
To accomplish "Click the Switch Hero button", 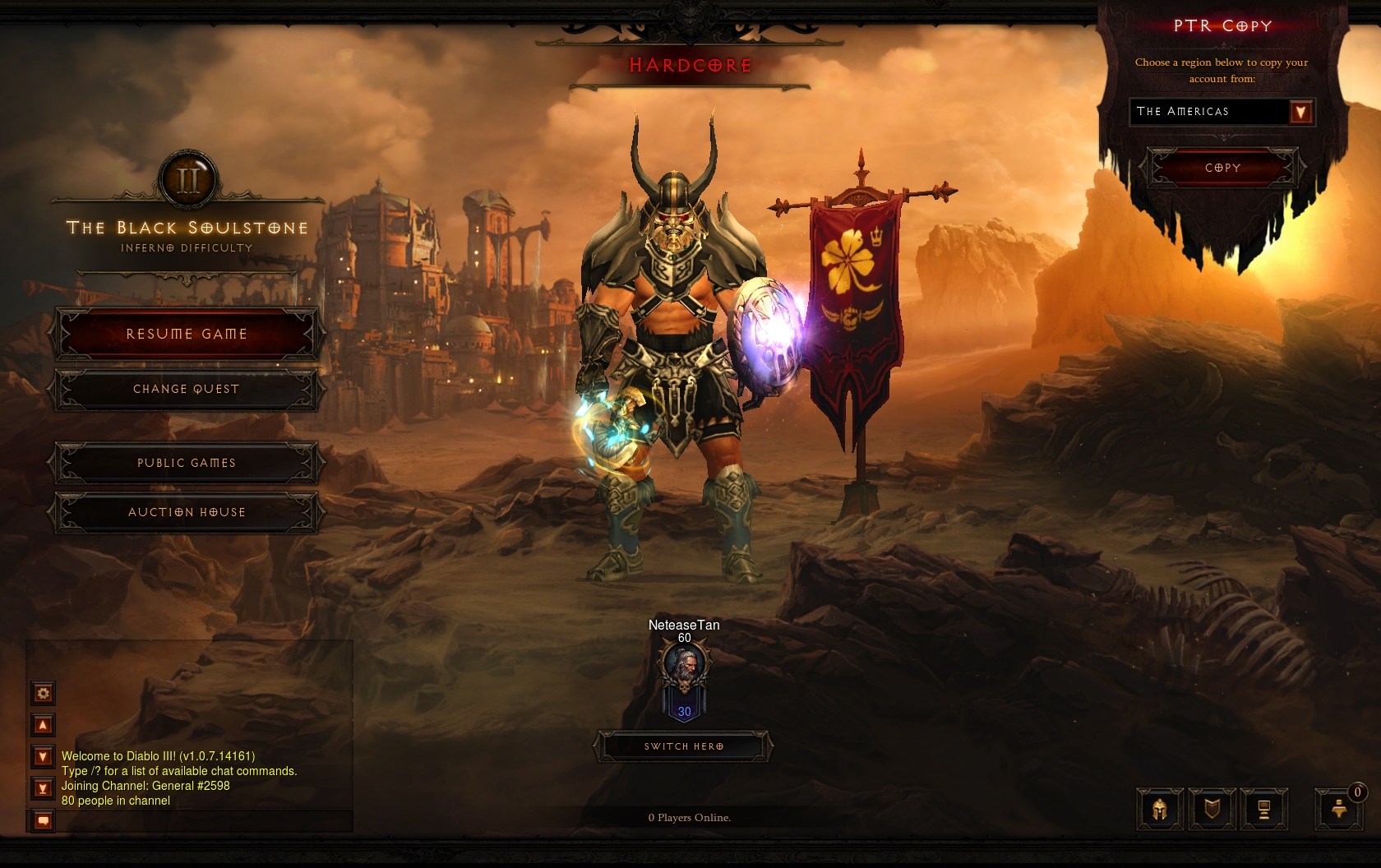I will [684, 746].
